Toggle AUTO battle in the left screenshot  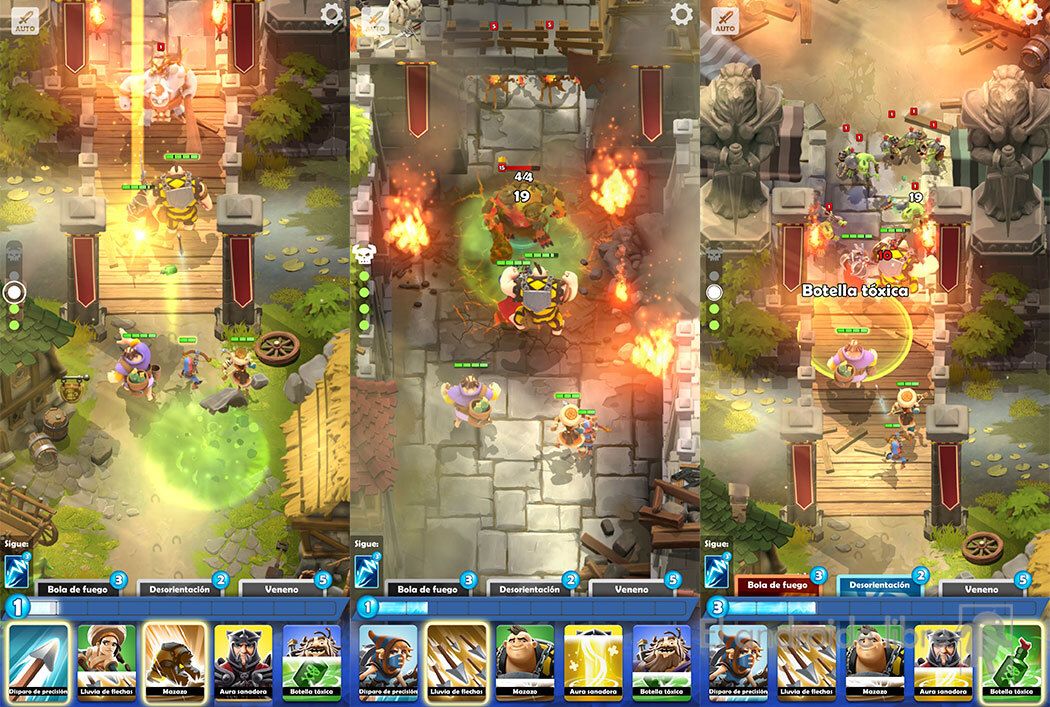[x=25, y=19]
